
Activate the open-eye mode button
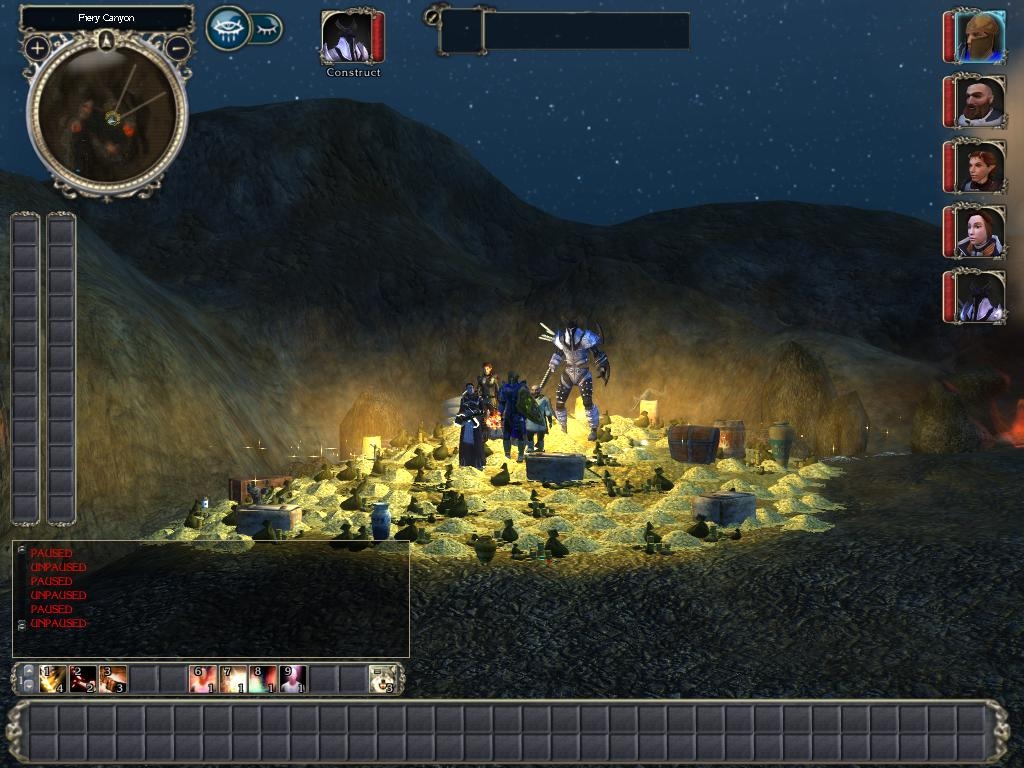point(227,28)
